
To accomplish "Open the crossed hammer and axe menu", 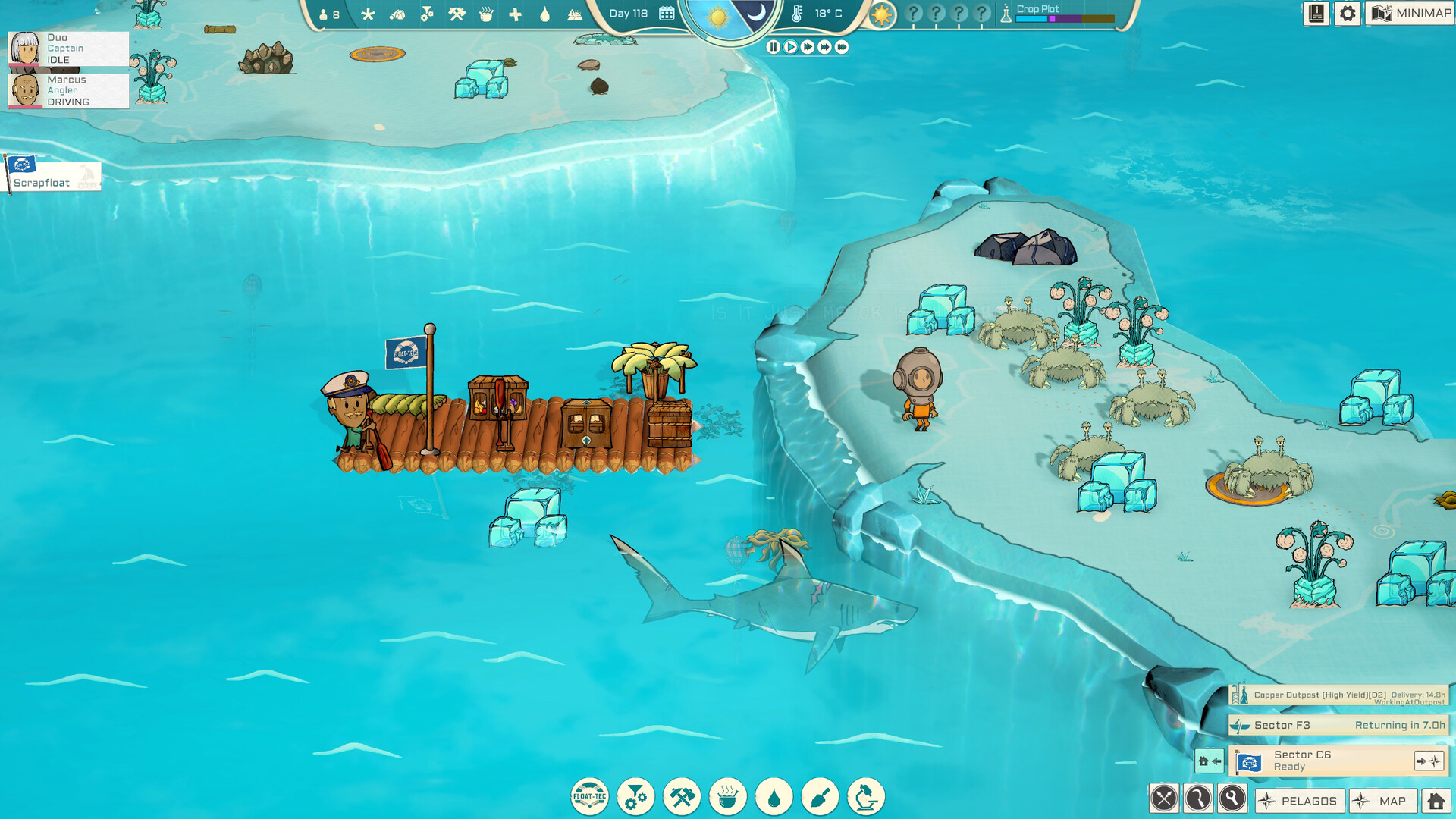I will [x=682, y=797].
